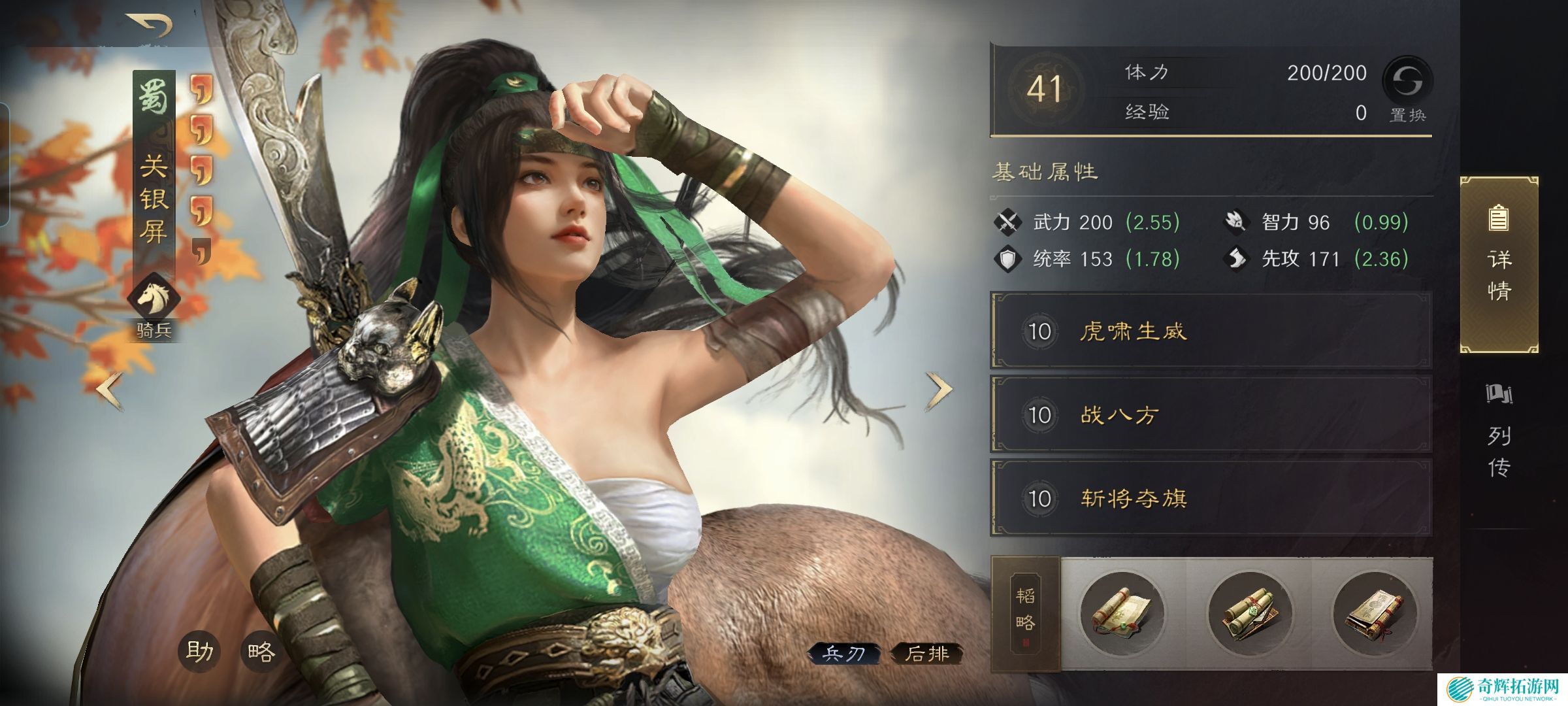Select the 兵刃 tag label
This screenshot has height=706, width=1568.
[843, 654]
